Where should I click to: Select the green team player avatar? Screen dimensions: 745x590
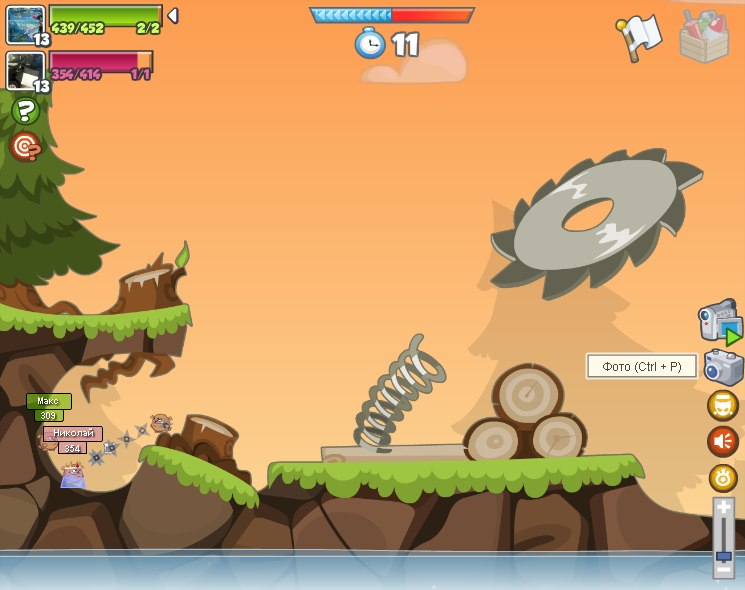pyautogui.click(x=26, y=24)
